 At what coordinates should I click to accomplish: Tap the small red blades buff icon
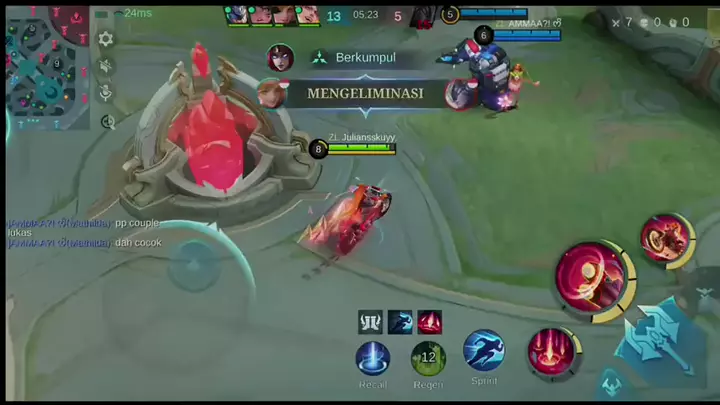tap(430, 322)
